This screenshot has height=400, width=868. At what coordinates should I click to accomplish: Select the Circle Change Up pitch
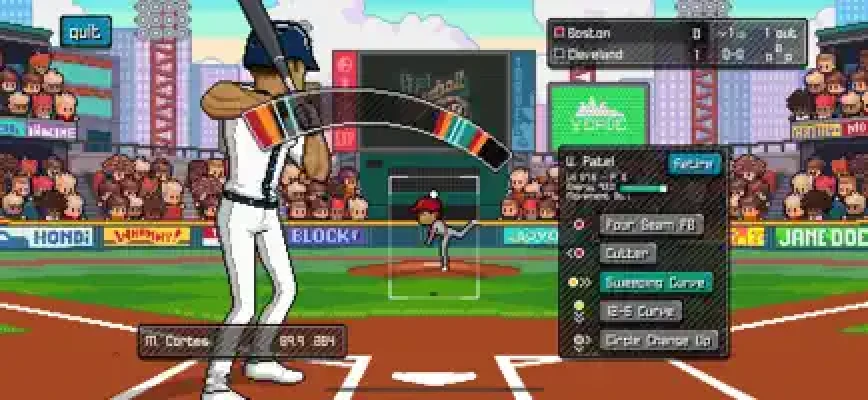click(x=659, y=340)
